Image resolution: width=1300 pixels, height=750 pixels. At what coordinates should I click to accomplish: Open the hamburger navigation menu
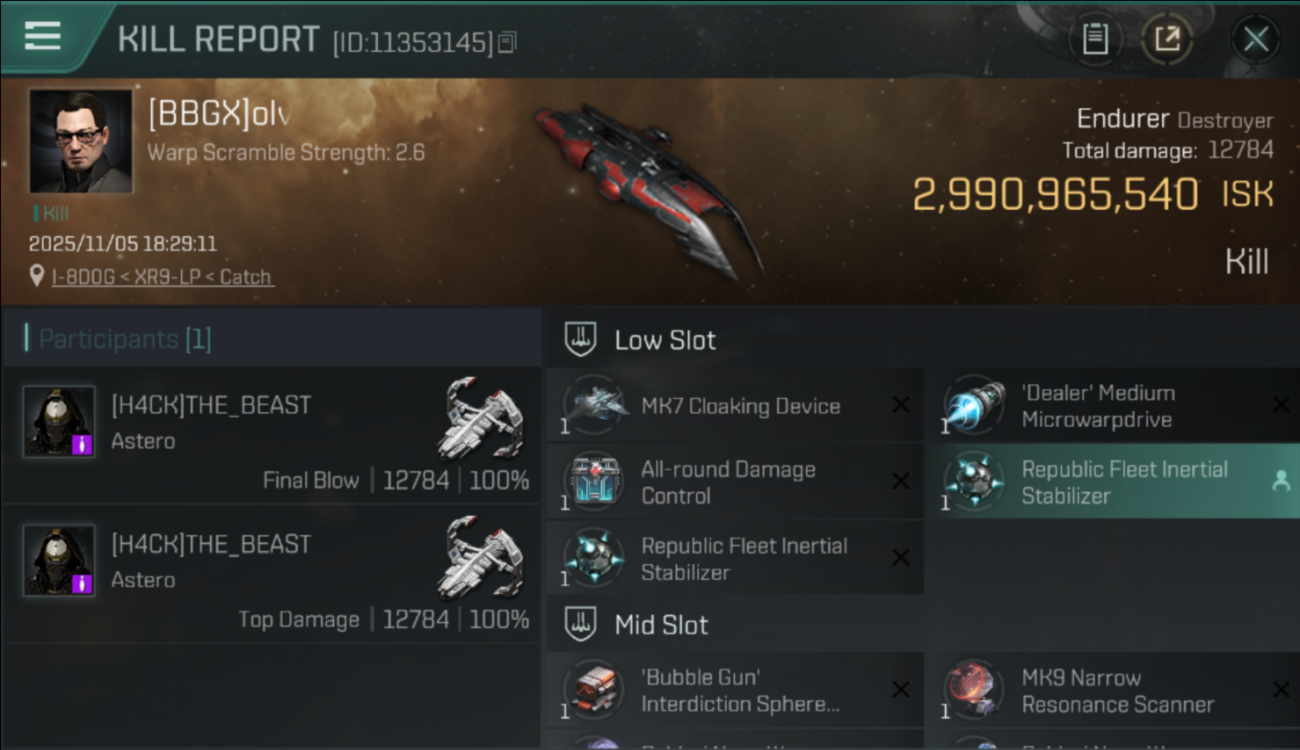click(x=41, y=38)
